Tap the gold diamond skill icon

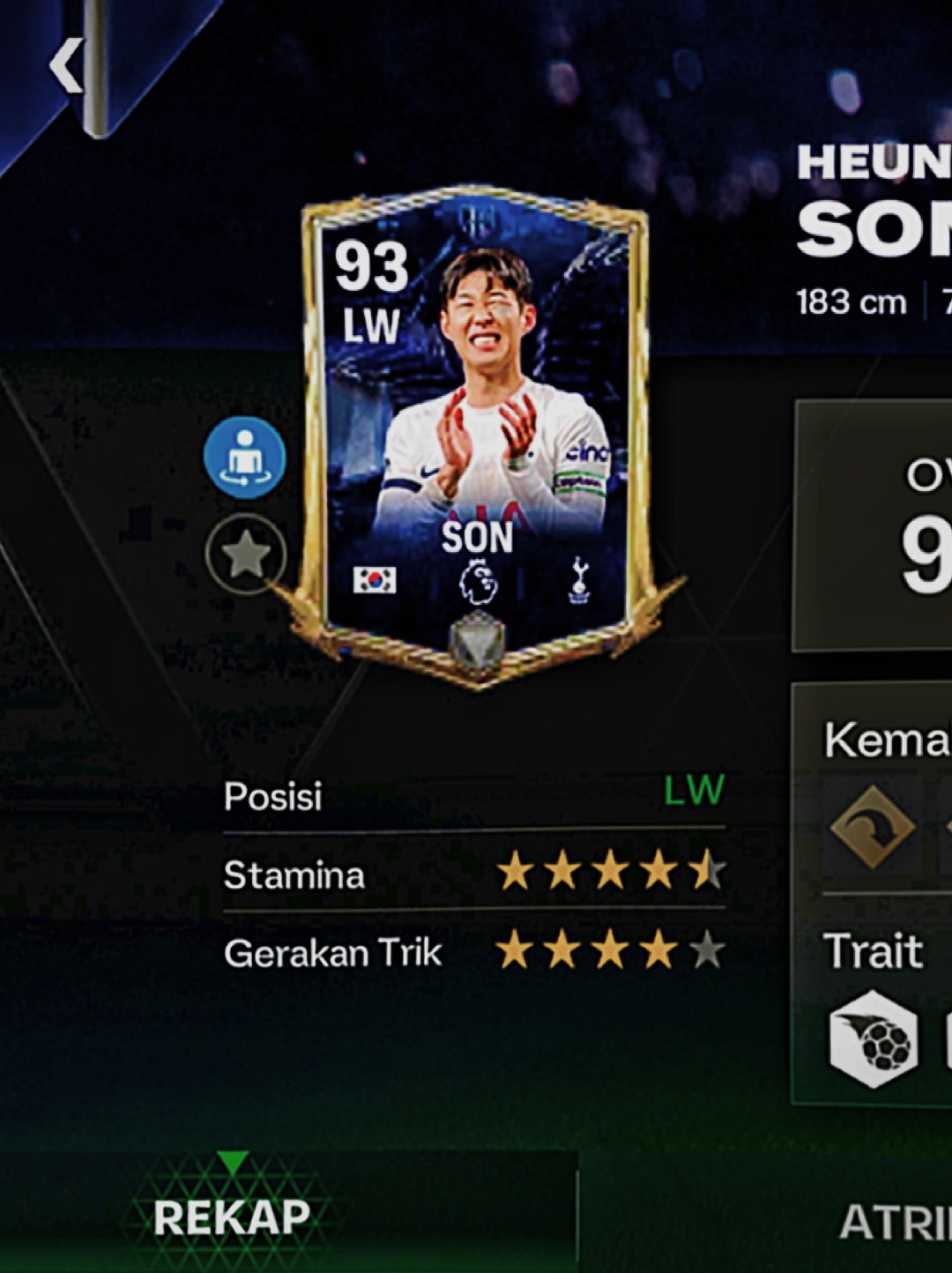pos(873,827)
